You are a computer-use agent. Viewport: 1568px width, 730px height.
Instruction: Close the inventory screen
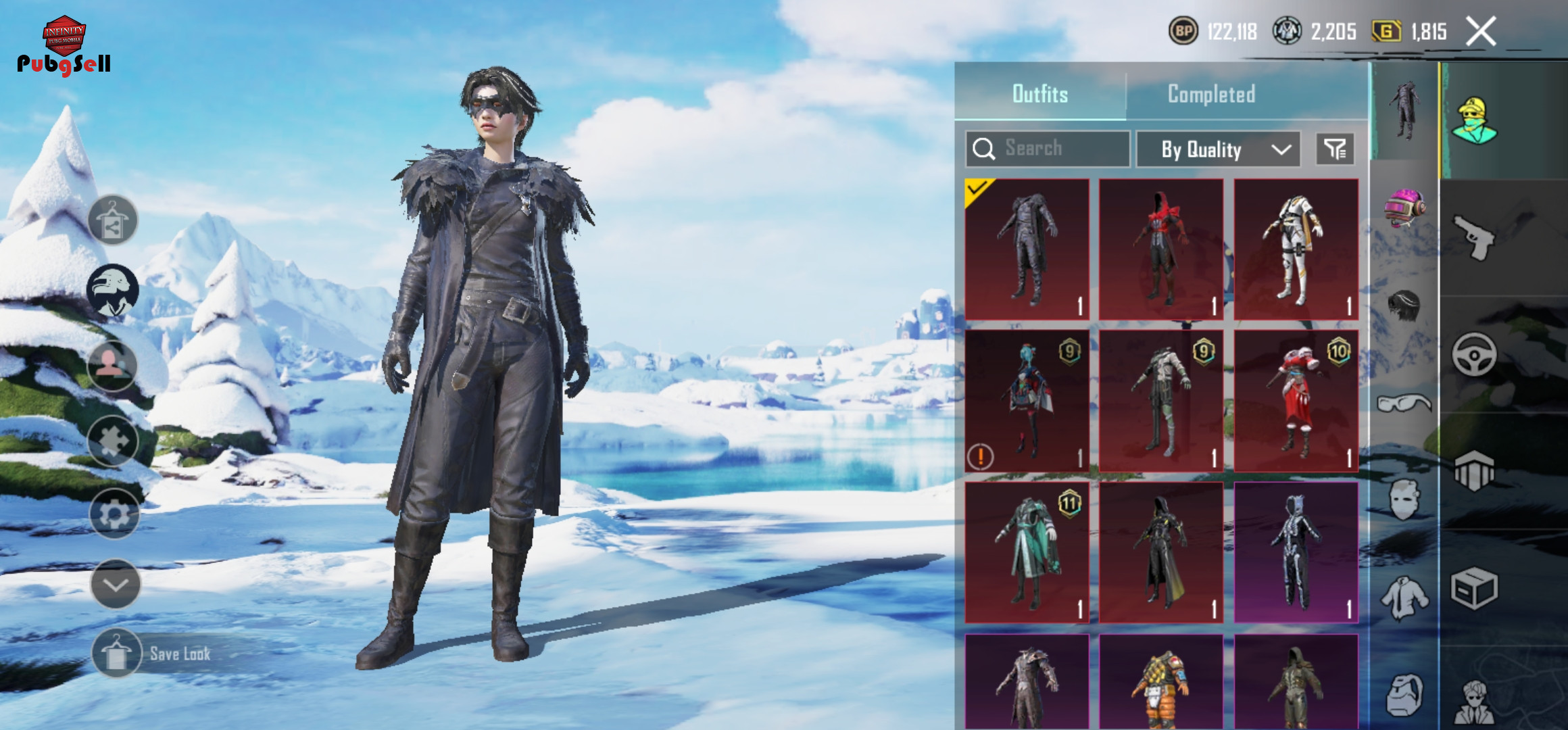tap(1480, 31)
